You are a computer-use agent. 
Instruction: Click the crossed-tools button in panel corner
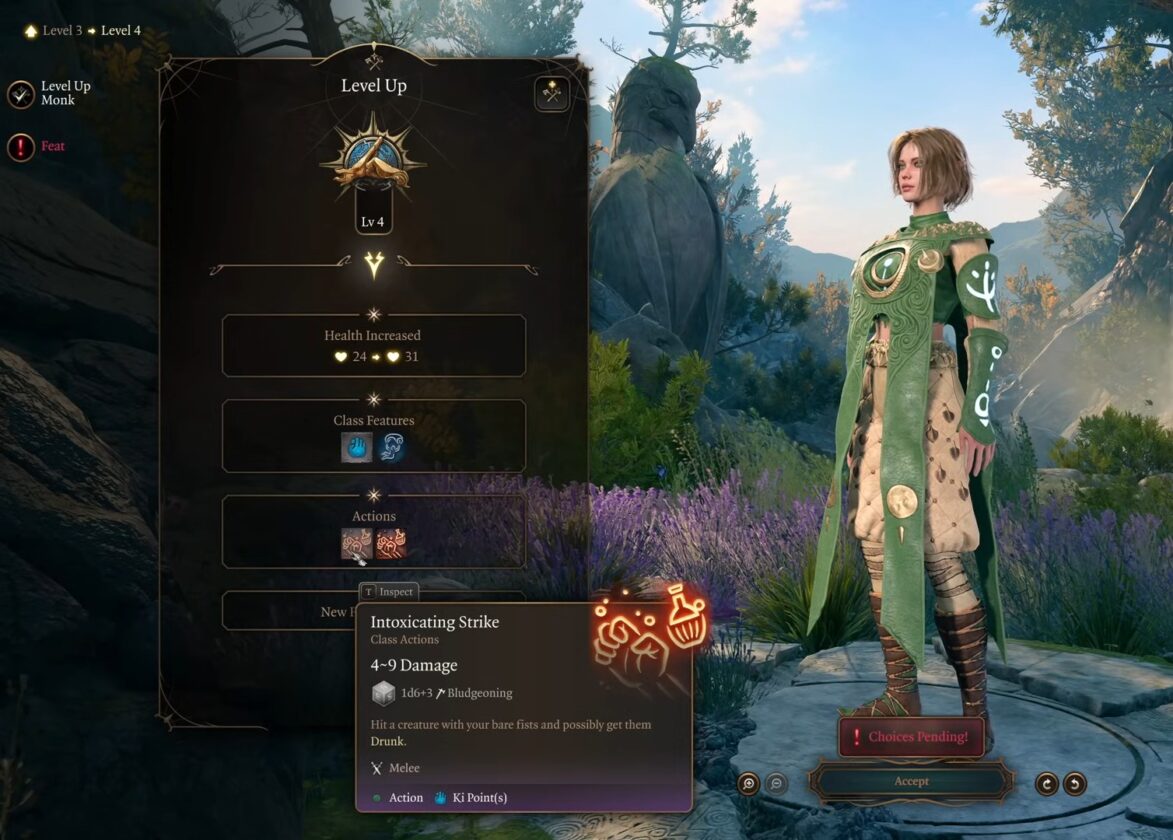tap(551, 95)
